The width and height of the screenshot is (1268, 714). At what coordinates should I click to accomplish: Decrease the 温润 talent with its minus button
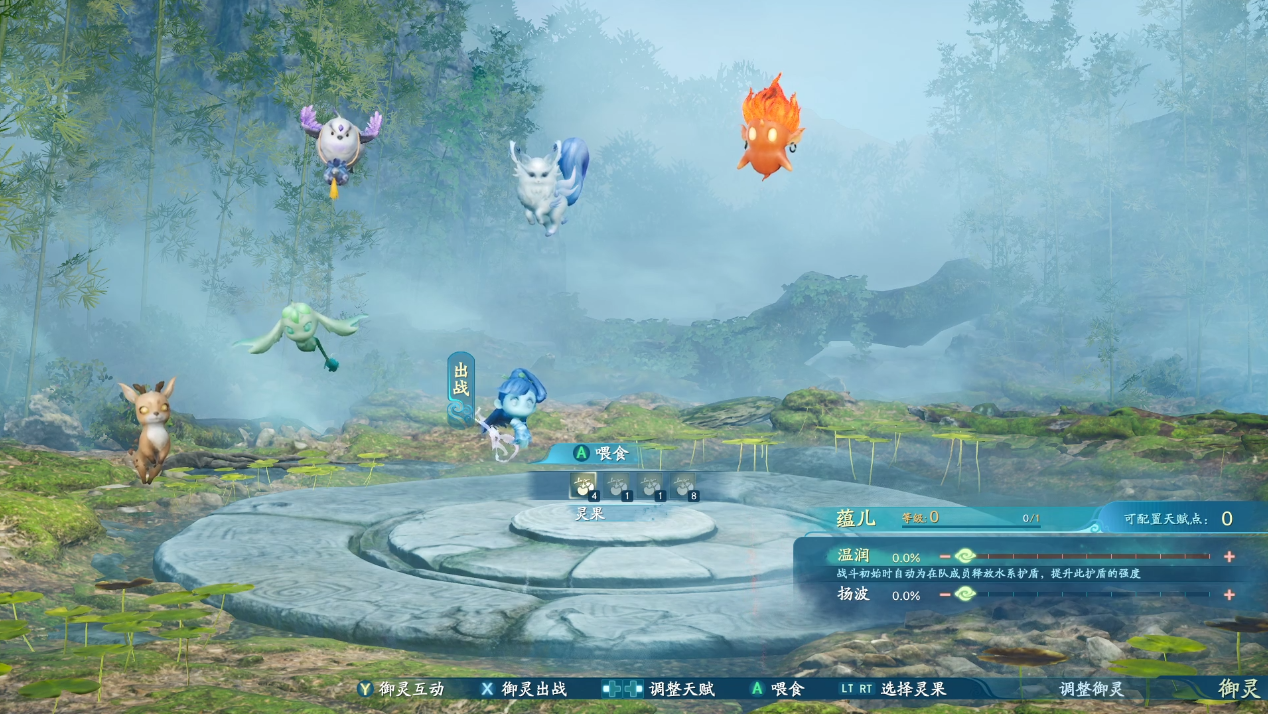[945, 557]
